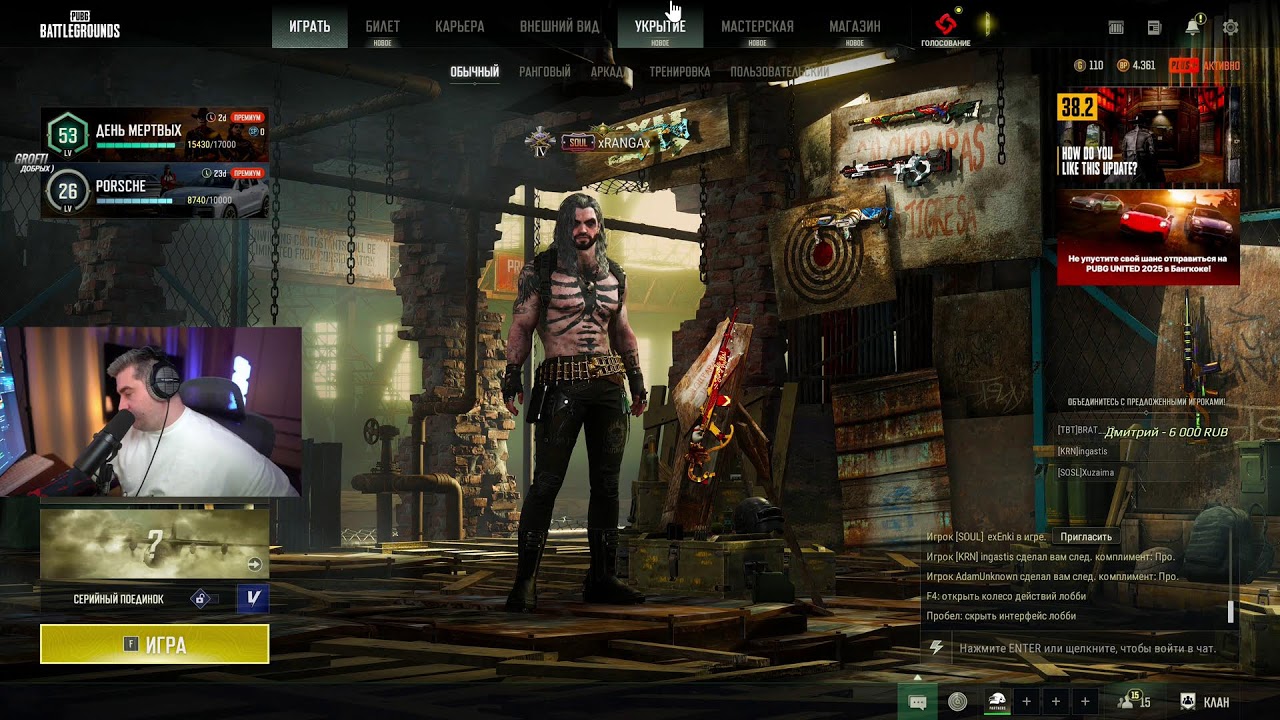Image resolution: width=1280 pixels, height=720 pixels.
Task: Open the news newspaper icon
Action: [1154, 28]
